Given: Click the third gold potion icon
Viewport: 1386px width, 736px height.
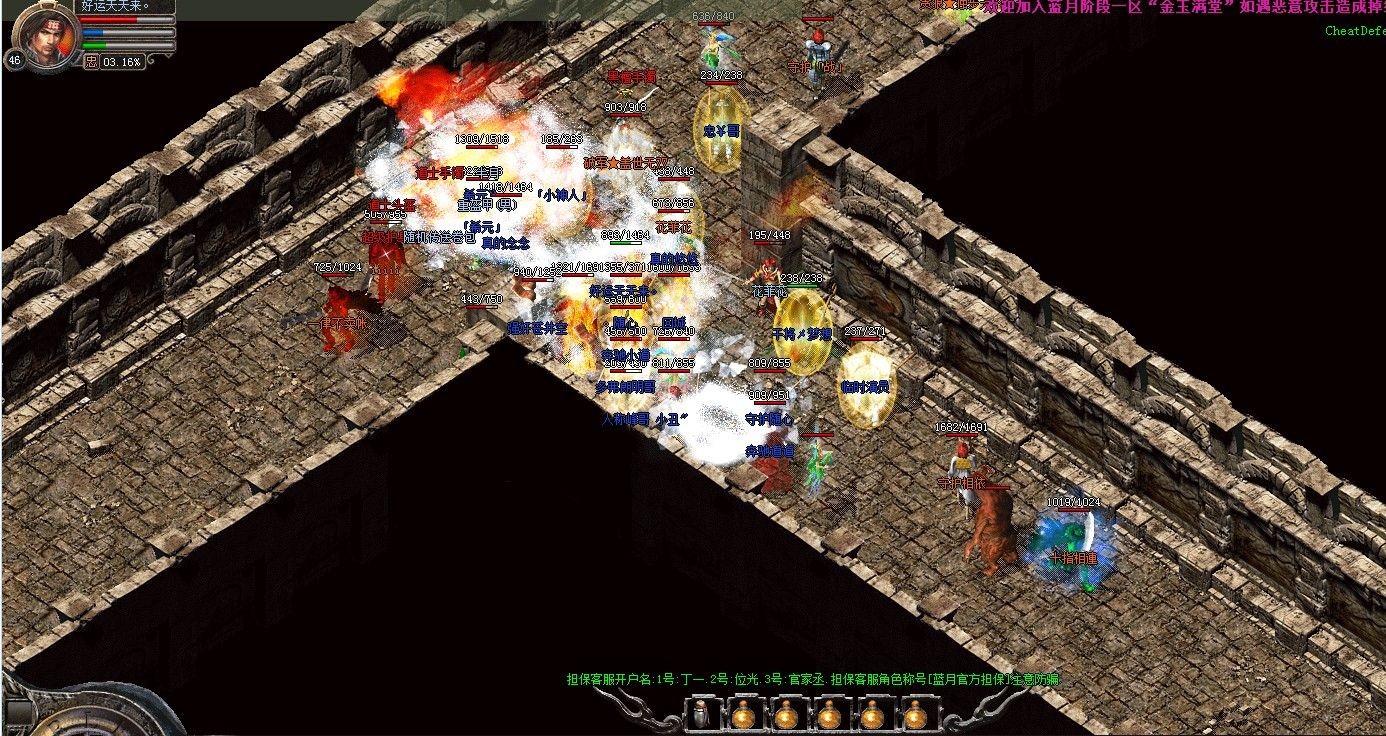Looking at the screenshot, I should (828, 716).
